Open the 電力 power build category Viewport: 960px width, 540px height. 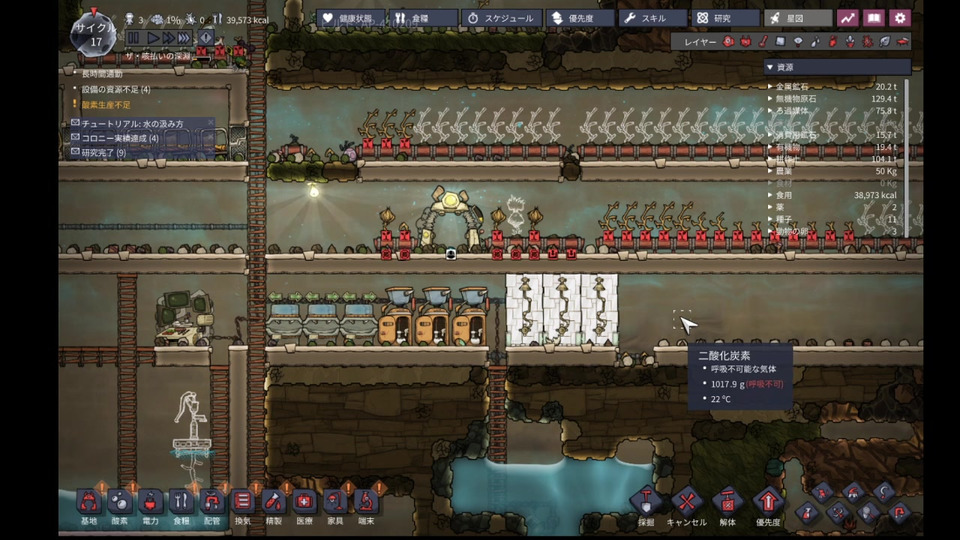150,503
